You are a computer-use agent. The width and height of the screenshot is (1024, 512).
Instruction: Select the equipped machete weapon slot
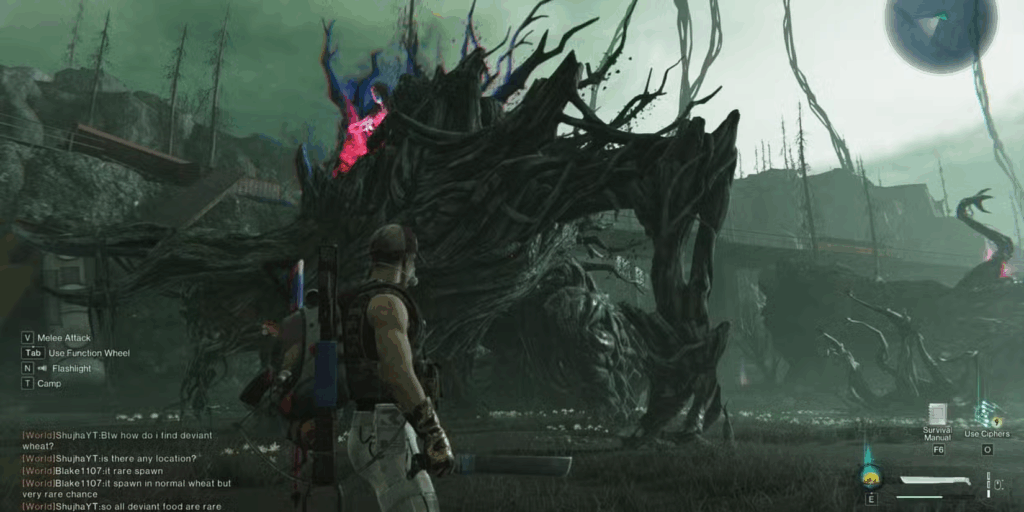(936, 483)
